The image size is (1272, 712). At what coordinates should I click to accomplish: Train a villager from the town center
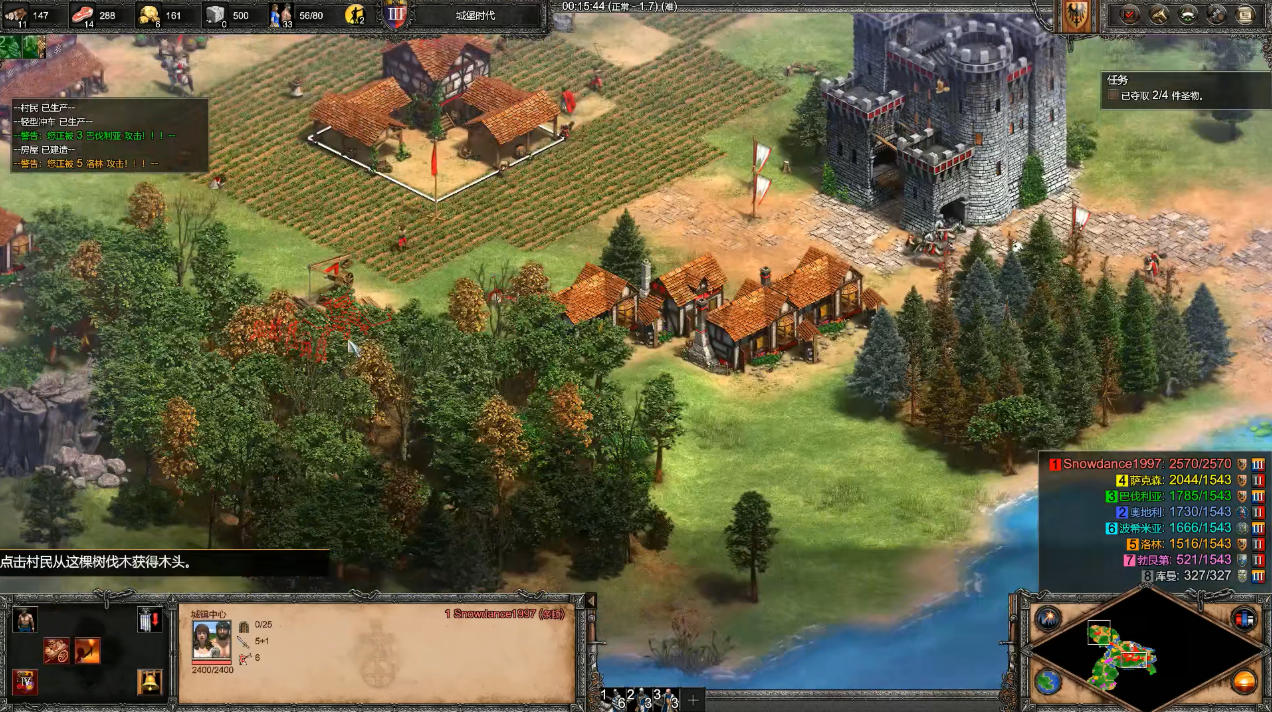click(x=25, y=620)
